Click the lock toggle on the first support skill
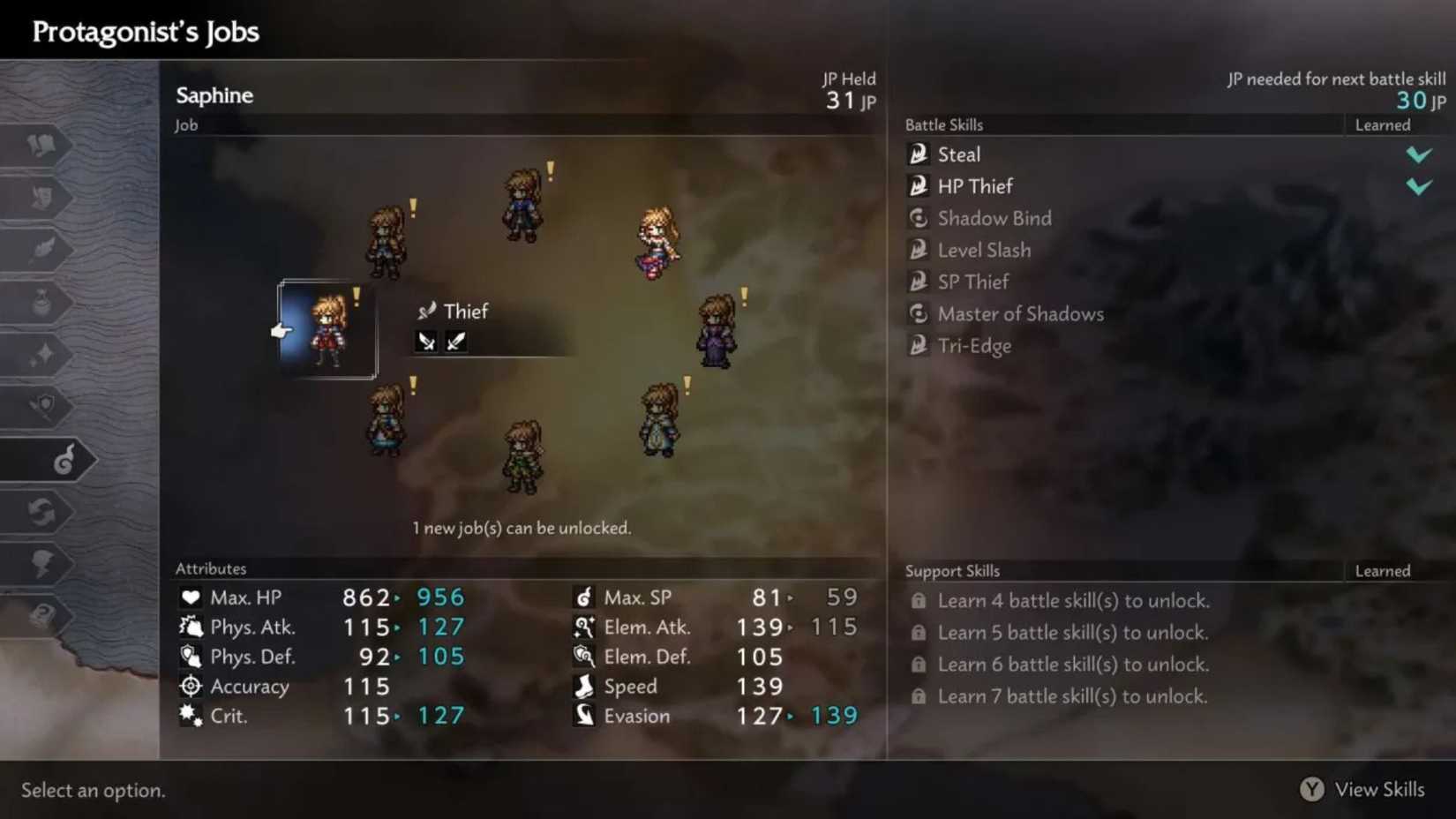1456x819 pixels. pos(918,600)
